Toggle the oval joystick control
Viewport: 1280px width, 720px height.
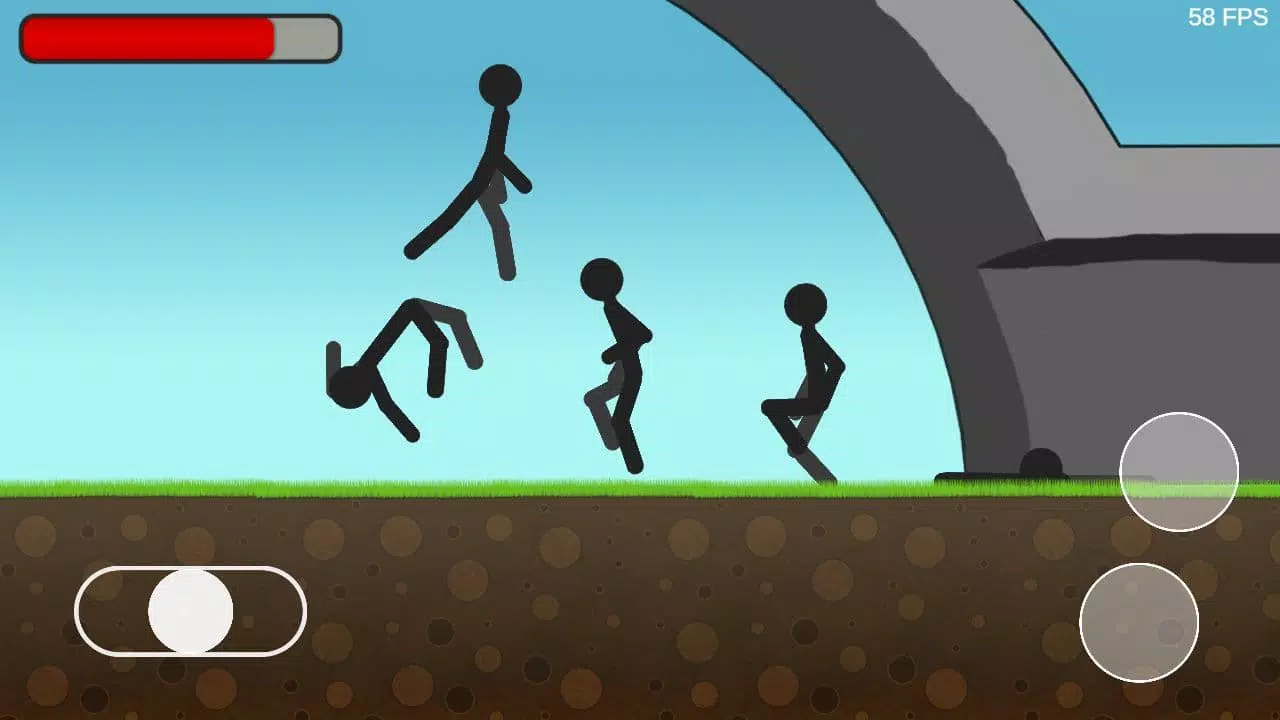pyautogui.click(x=192, y=610)
